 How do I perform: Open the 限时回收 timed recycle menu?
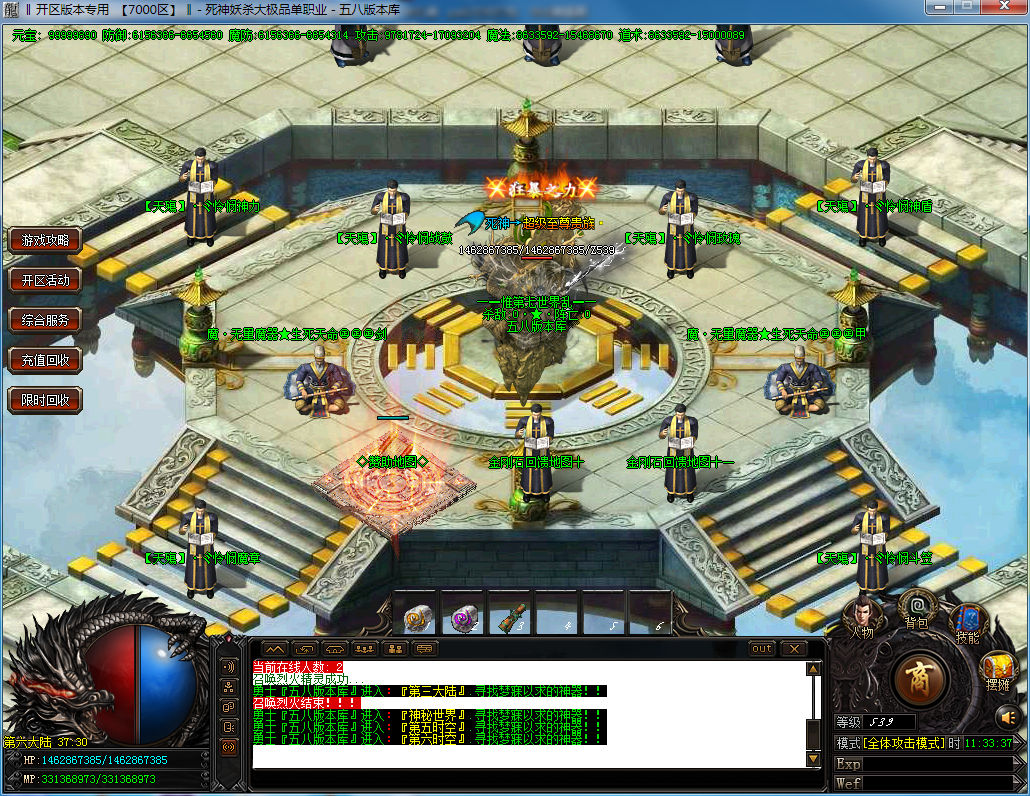tap(44, 400)
